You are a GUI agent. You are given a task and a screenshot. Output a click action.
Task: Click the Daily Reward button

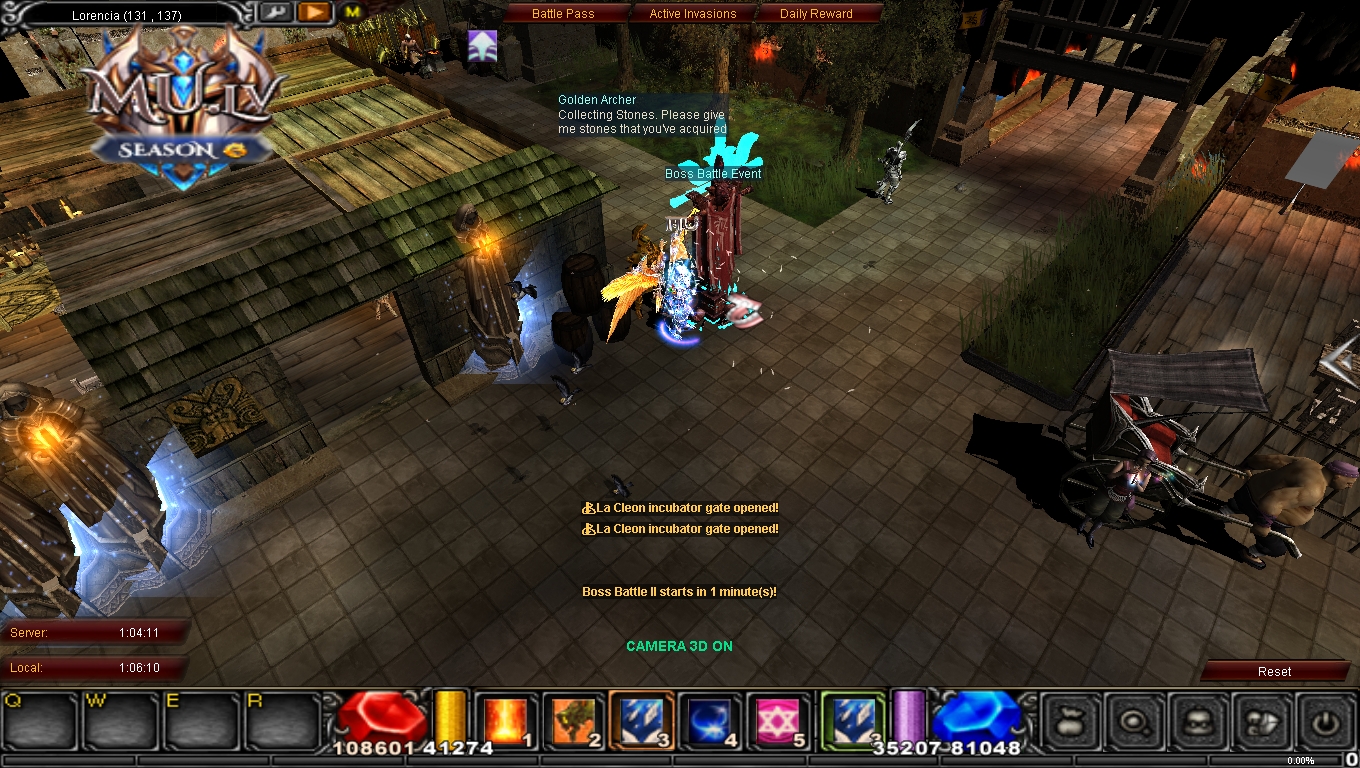pyautogui.click(x=818, y=13)
